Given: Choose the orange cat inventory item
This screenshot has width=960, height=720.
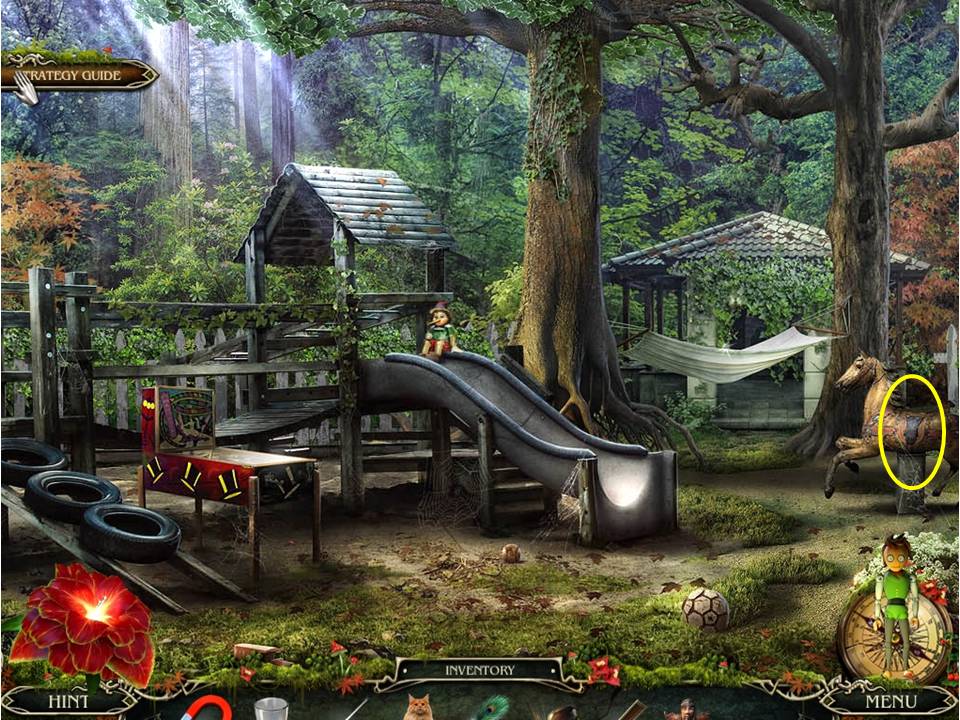Looking at the screenshot, I should pyautogui.click(x=417, y=708).
